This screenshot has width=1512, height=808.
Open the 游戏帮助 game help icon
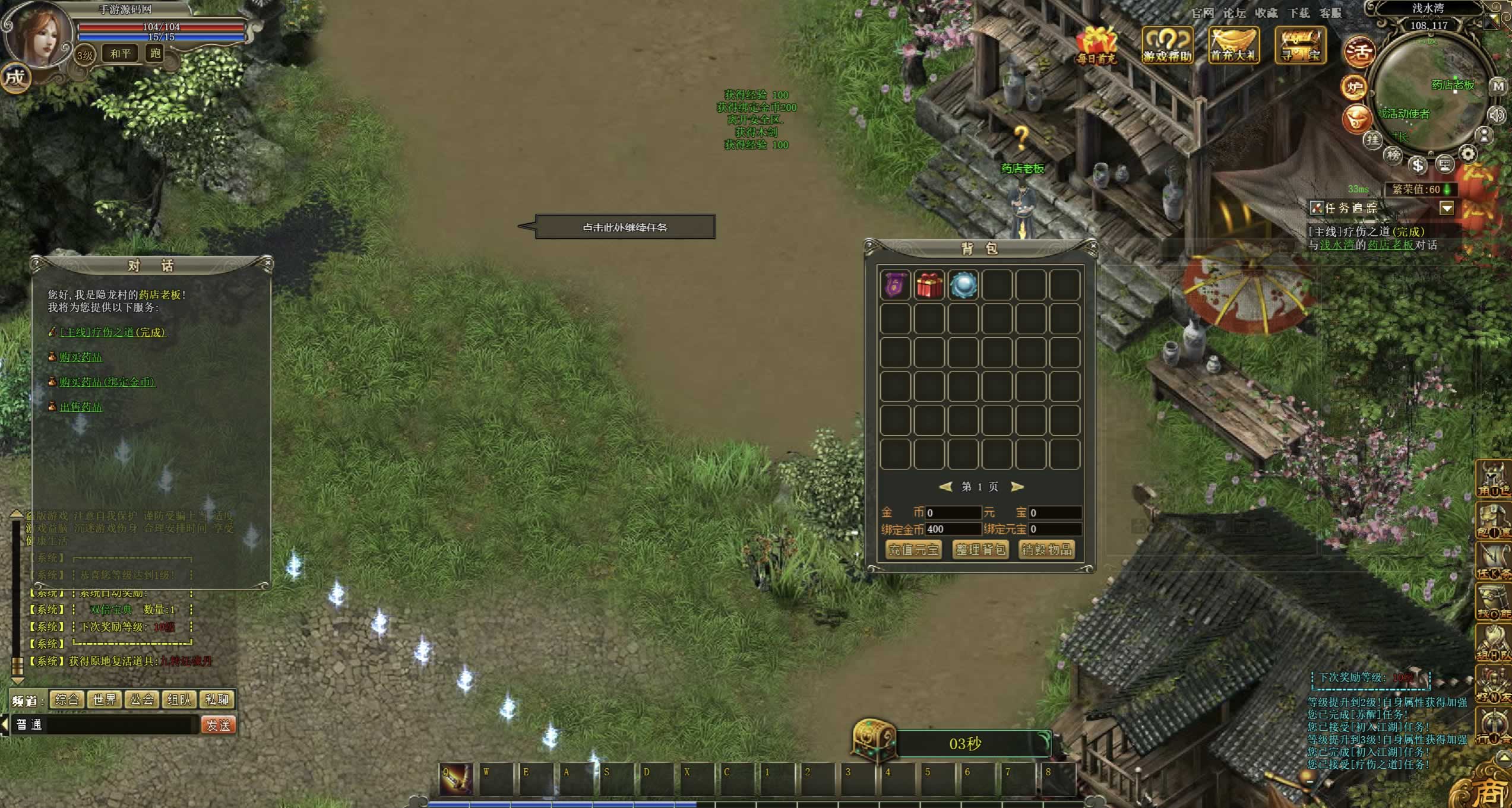1168,45
